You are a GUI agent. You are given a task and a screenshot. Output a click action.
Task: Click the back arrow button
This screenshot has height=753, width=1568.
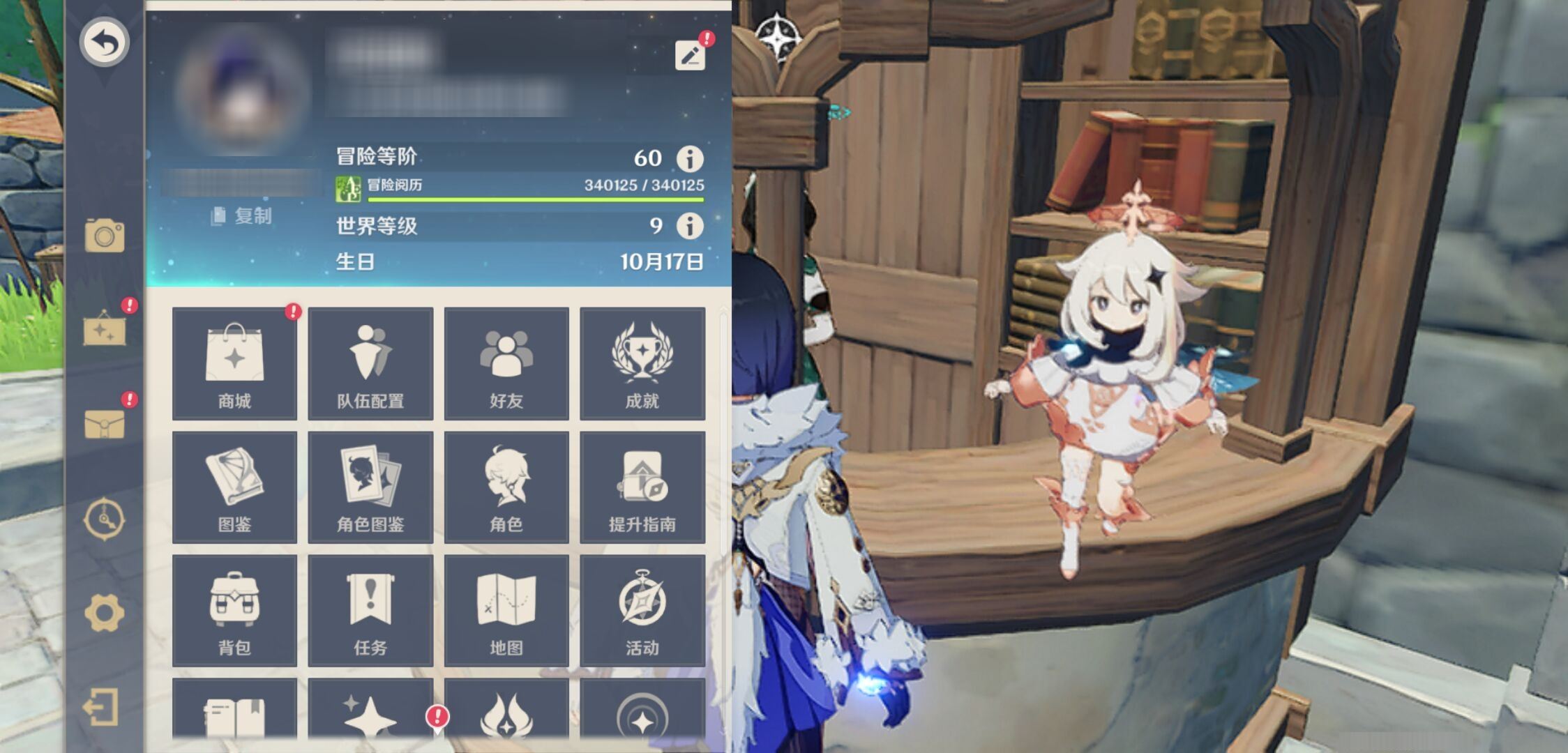pyautogui.click(x=104, y=43)
